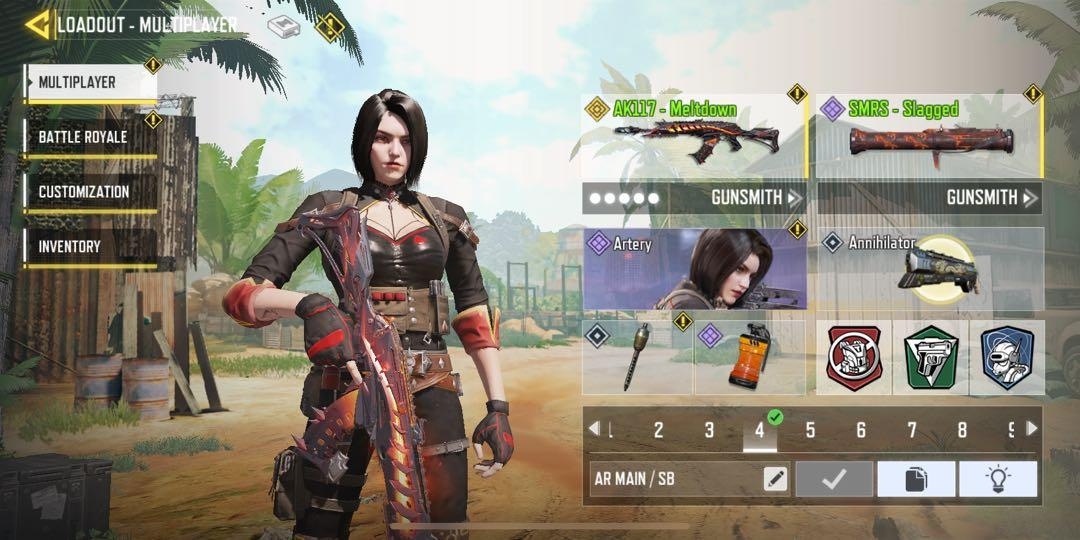1080x540 pixels.
Task: Open the Inventory tab
Action: (90, 246)
